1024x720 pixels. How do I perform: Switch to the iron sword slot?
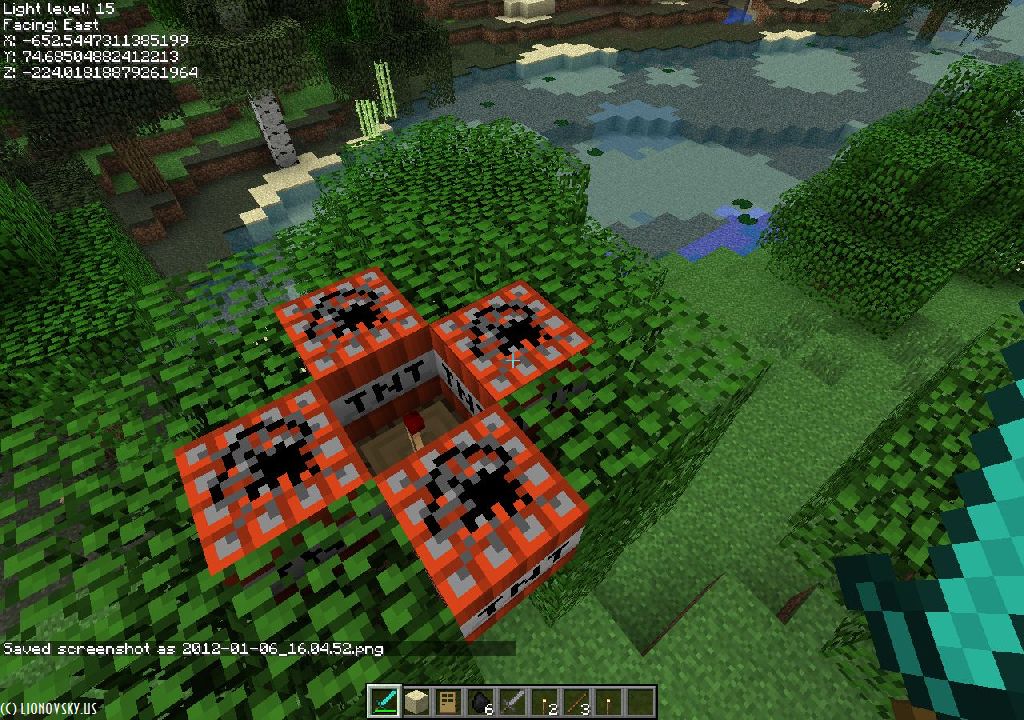513,702
